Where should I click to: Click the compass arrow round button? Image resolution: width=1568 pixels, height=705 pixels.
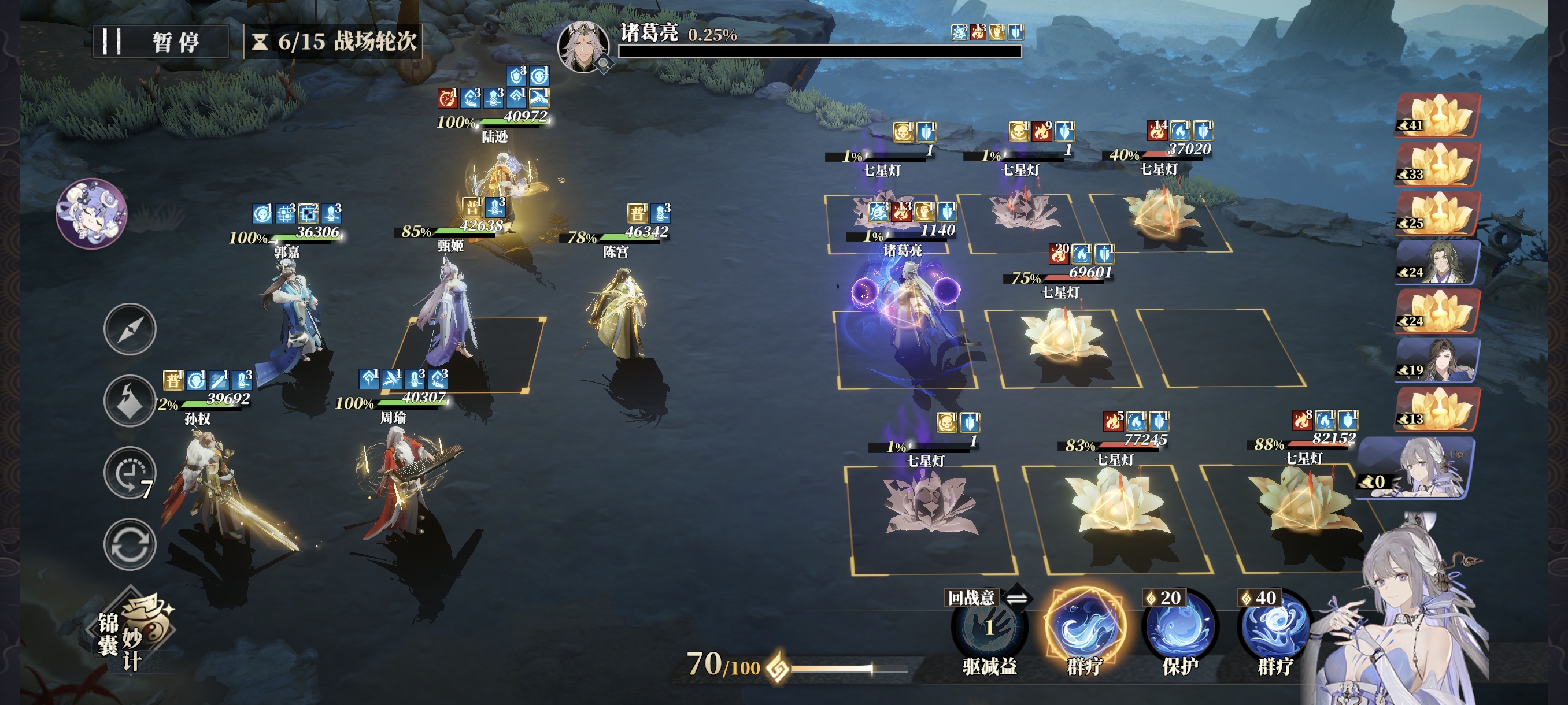(x=130, y=329)
